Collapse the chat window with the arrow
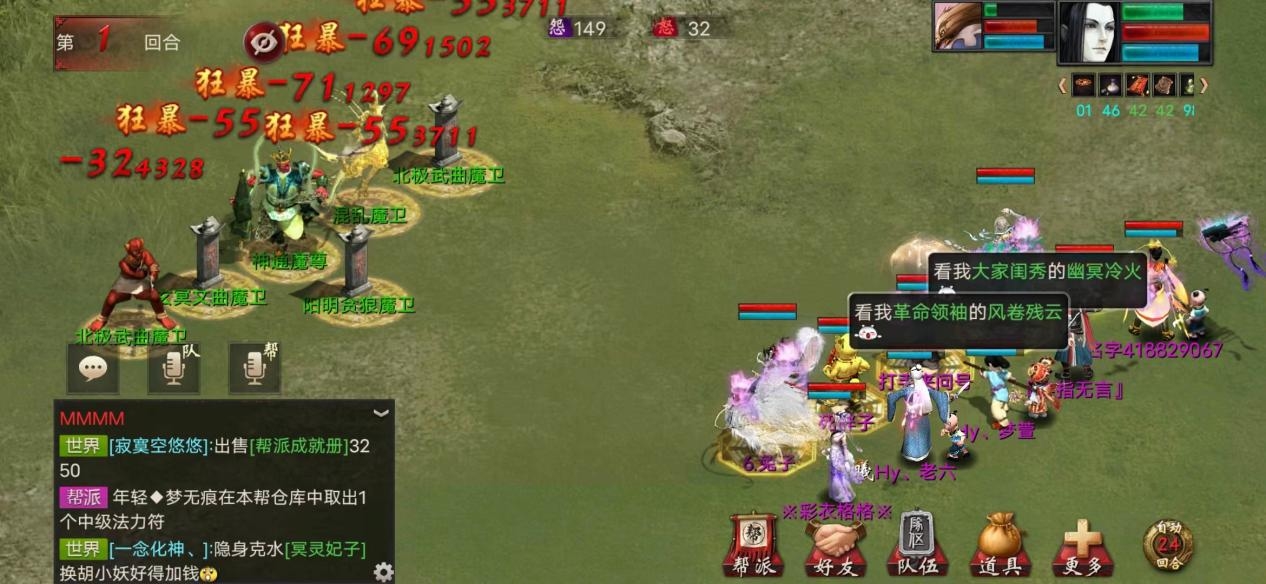 click(380, 412)
